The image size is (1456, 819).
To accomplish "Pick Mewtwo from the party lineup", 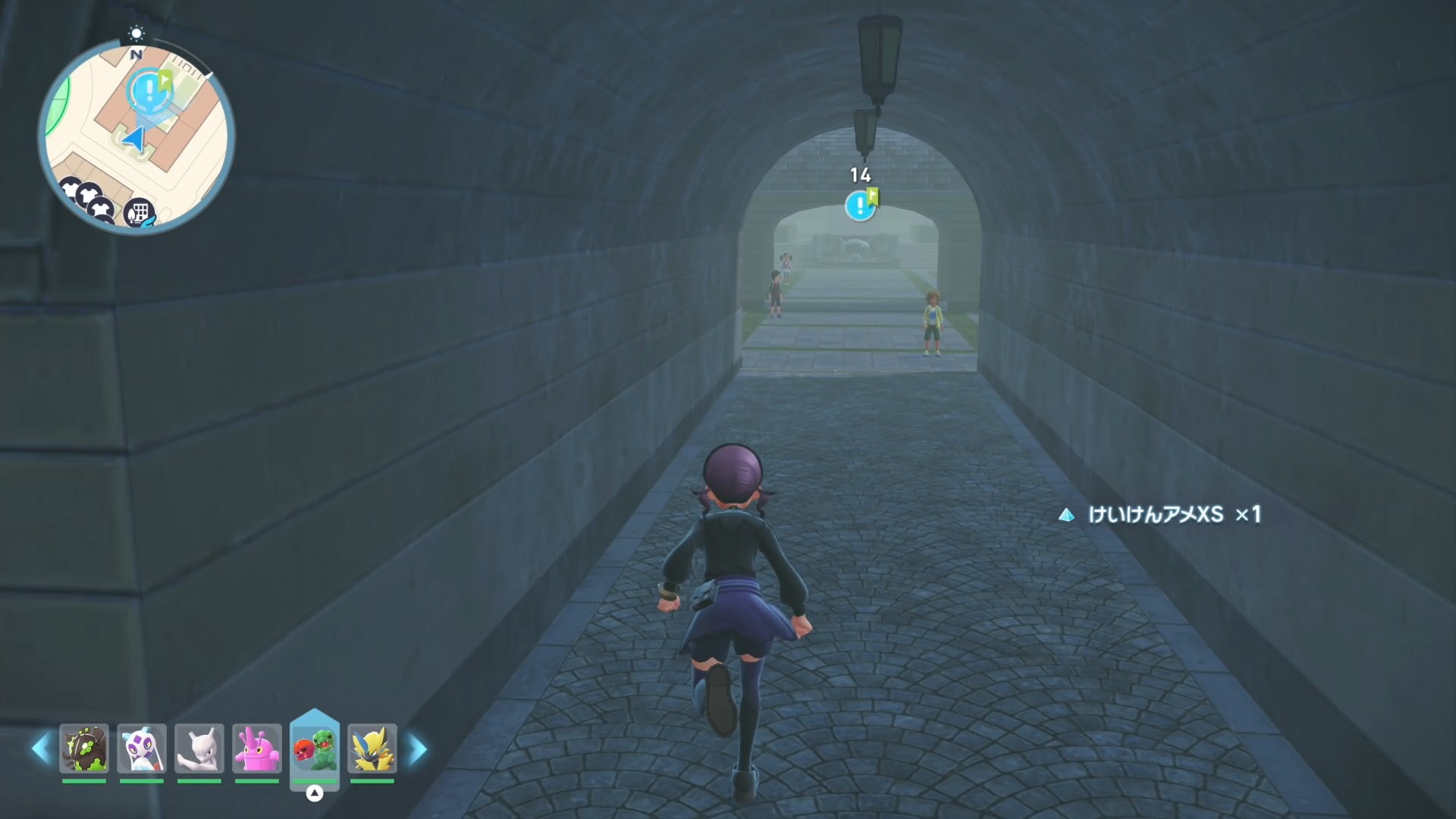I will coord(199,748).
